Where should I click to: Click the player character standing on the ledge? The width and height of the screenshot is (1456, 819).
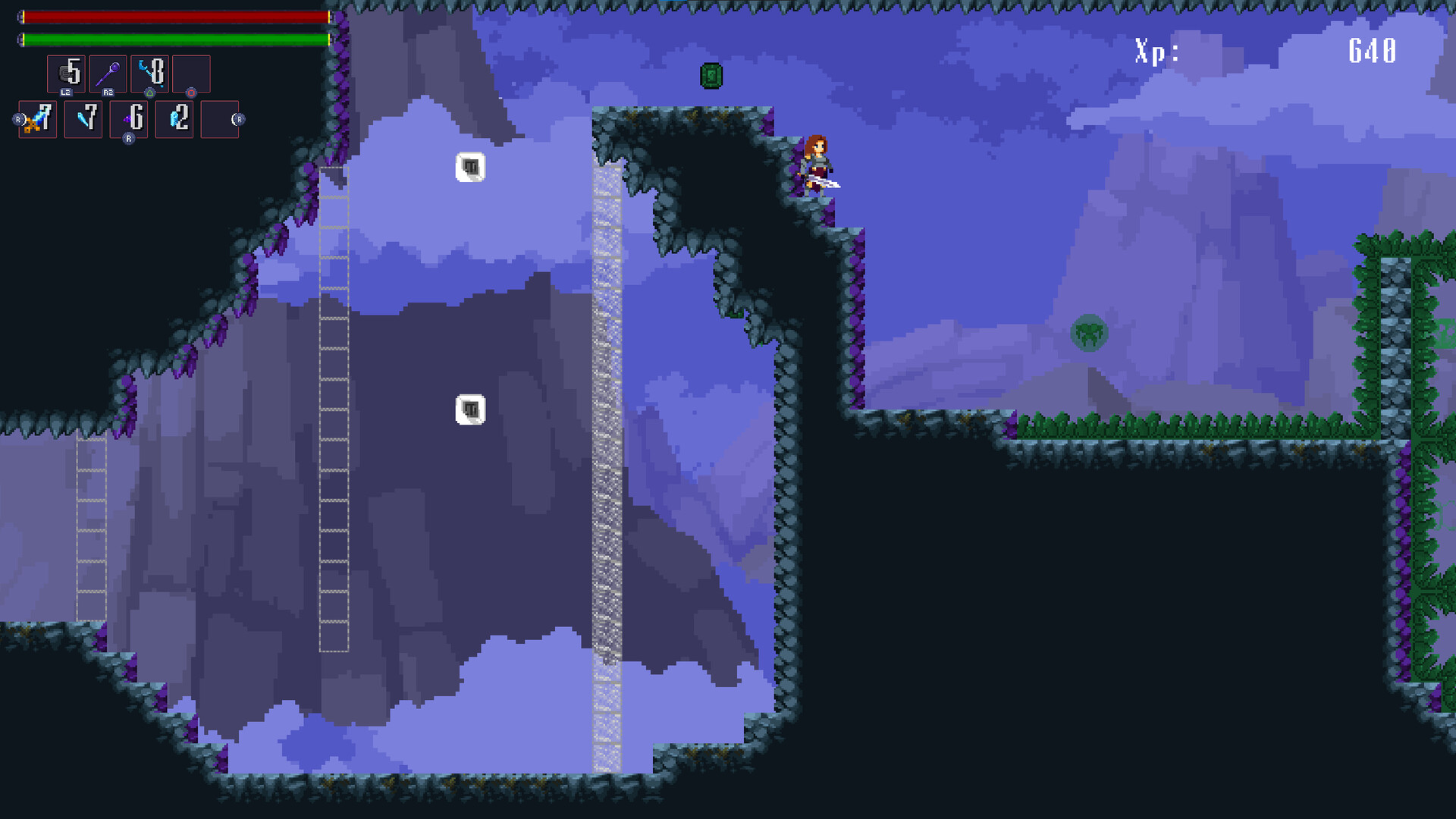coord(819,163)
